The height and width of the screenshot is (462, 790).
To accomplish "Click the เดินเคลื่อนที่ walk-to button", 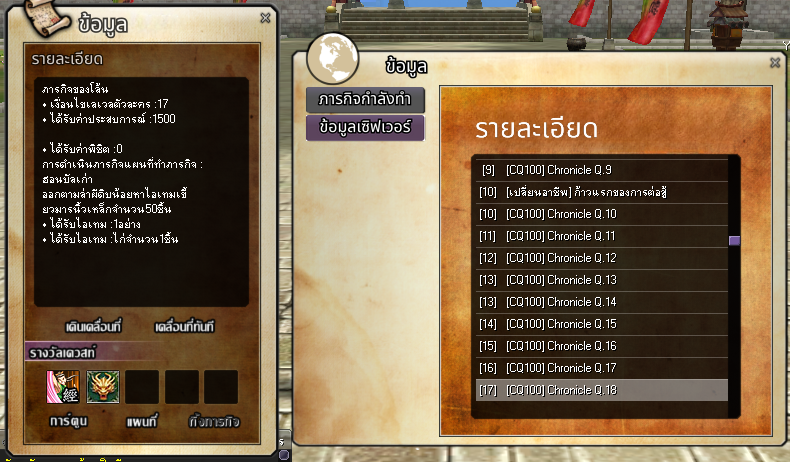I will pos(93,327).
